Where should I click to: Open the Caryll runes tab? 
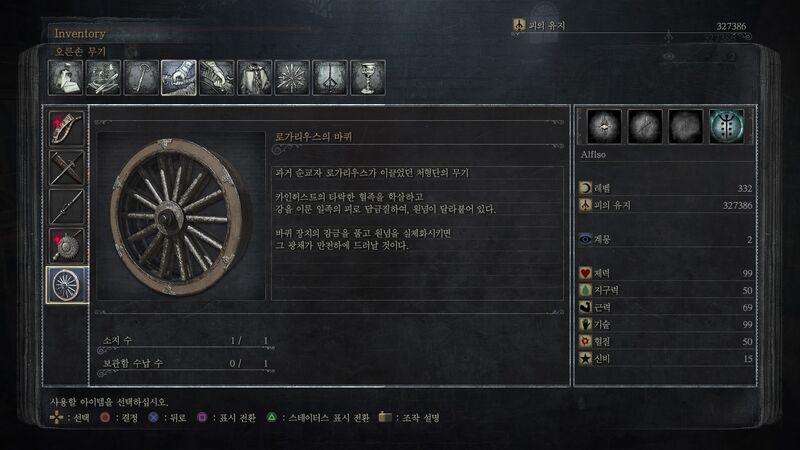point(330,77)
